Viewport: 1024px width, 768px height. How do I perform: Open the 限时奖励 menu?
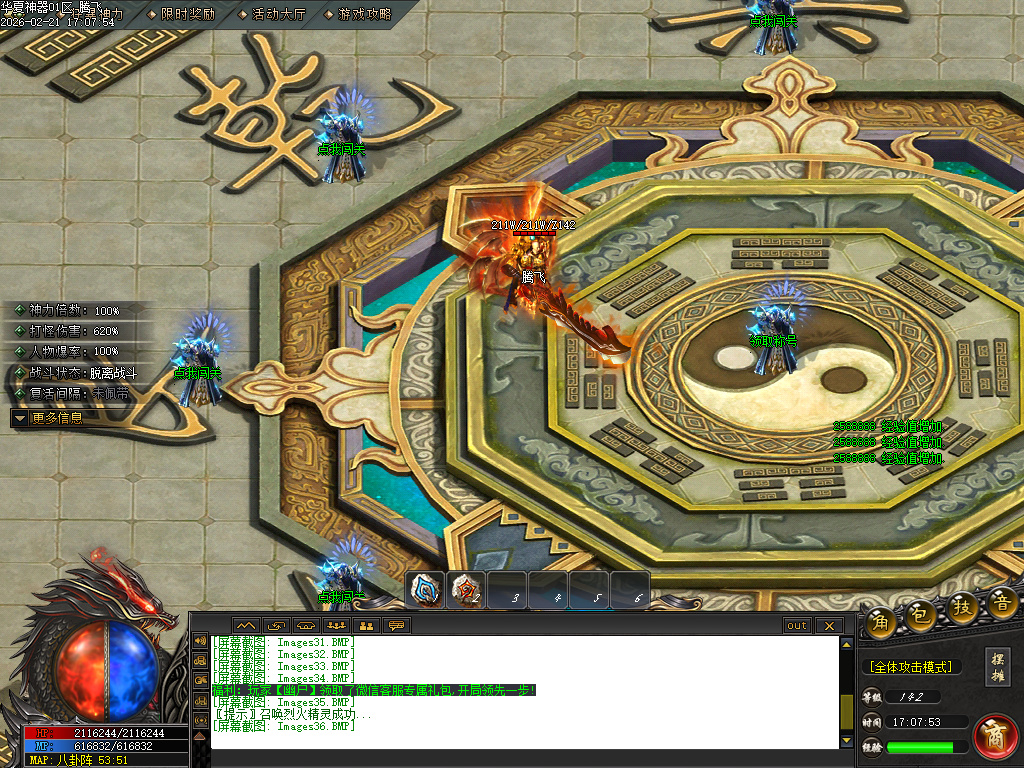[x=187, y=14]
